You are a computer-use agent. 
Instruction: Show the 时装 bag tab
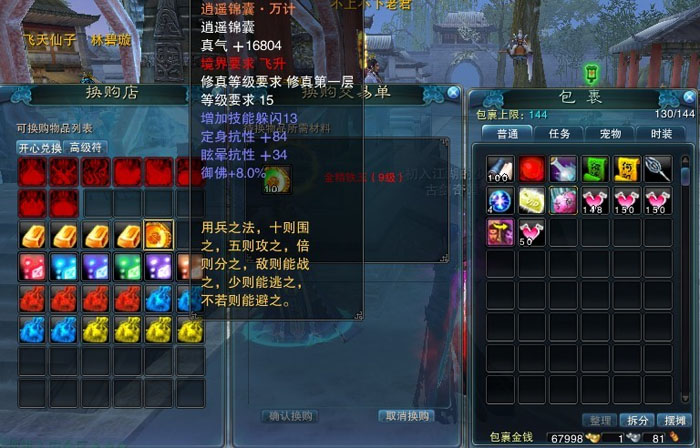click(x=661, y=133)
